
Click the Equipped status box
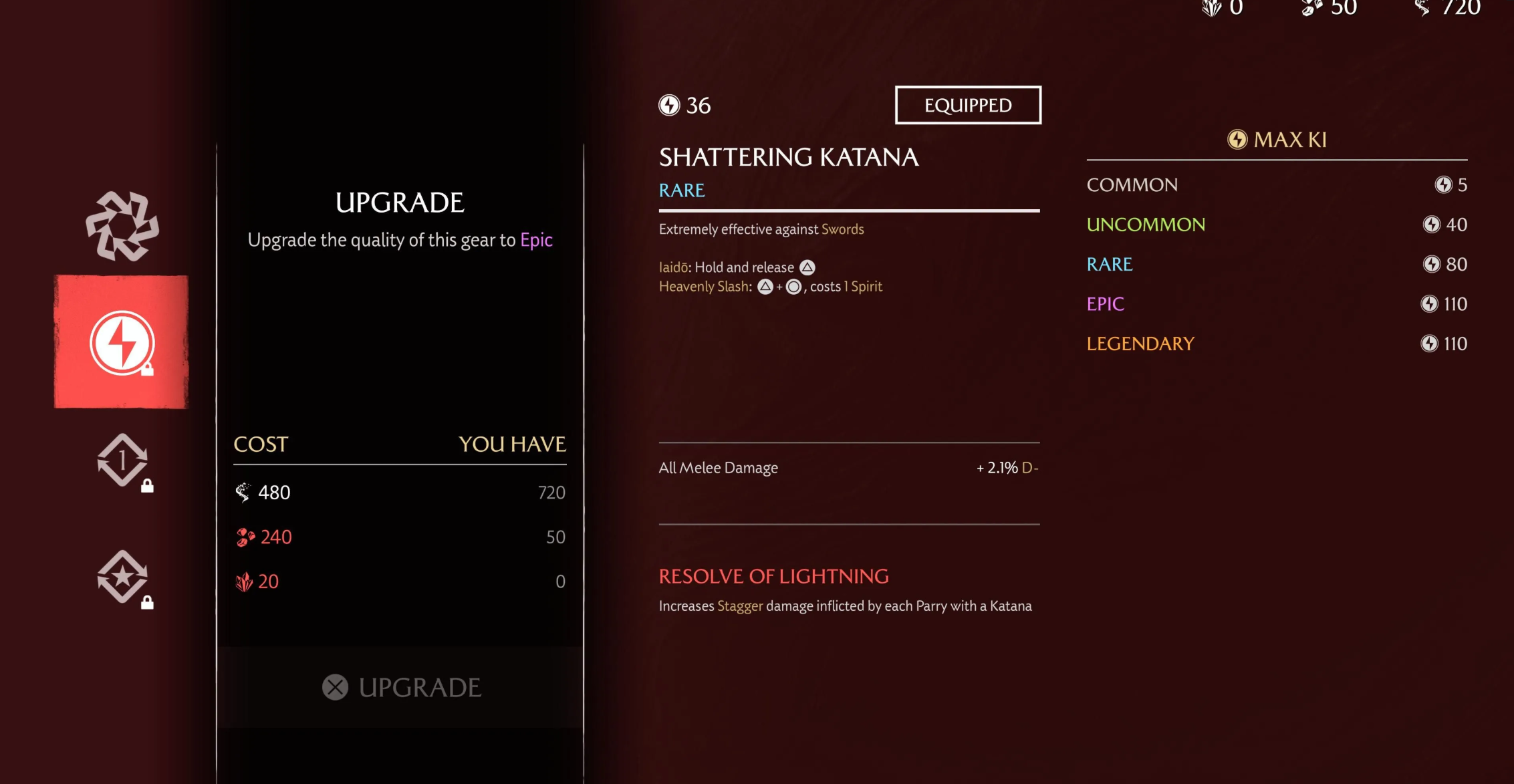(x=968, y=105)
